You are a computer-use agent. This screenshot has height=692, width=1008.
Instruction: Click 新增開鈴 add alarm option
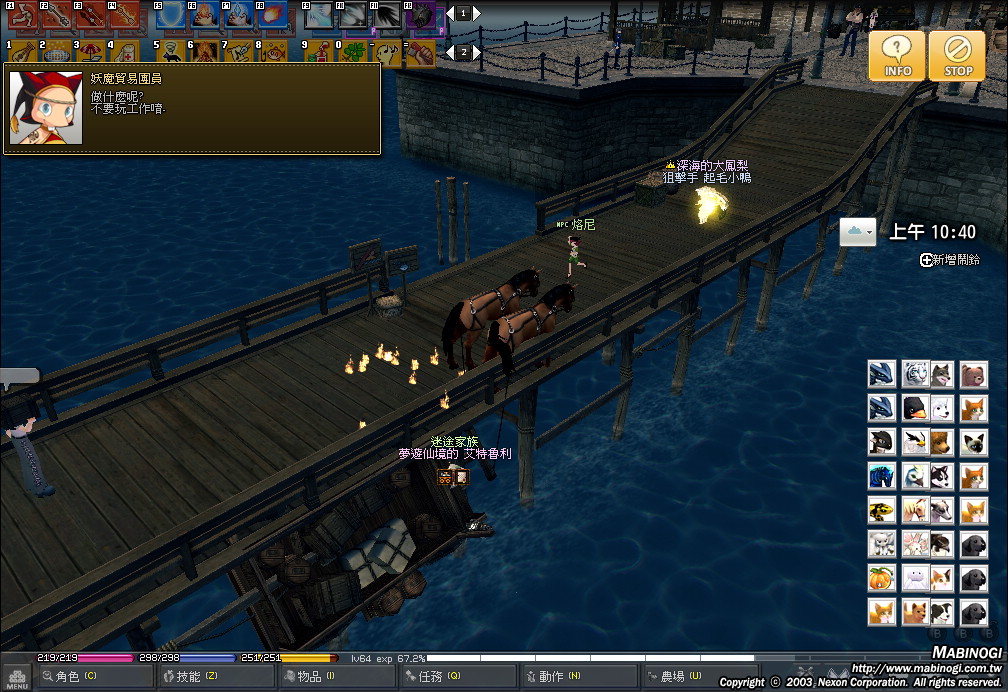(x=950, y=260)
